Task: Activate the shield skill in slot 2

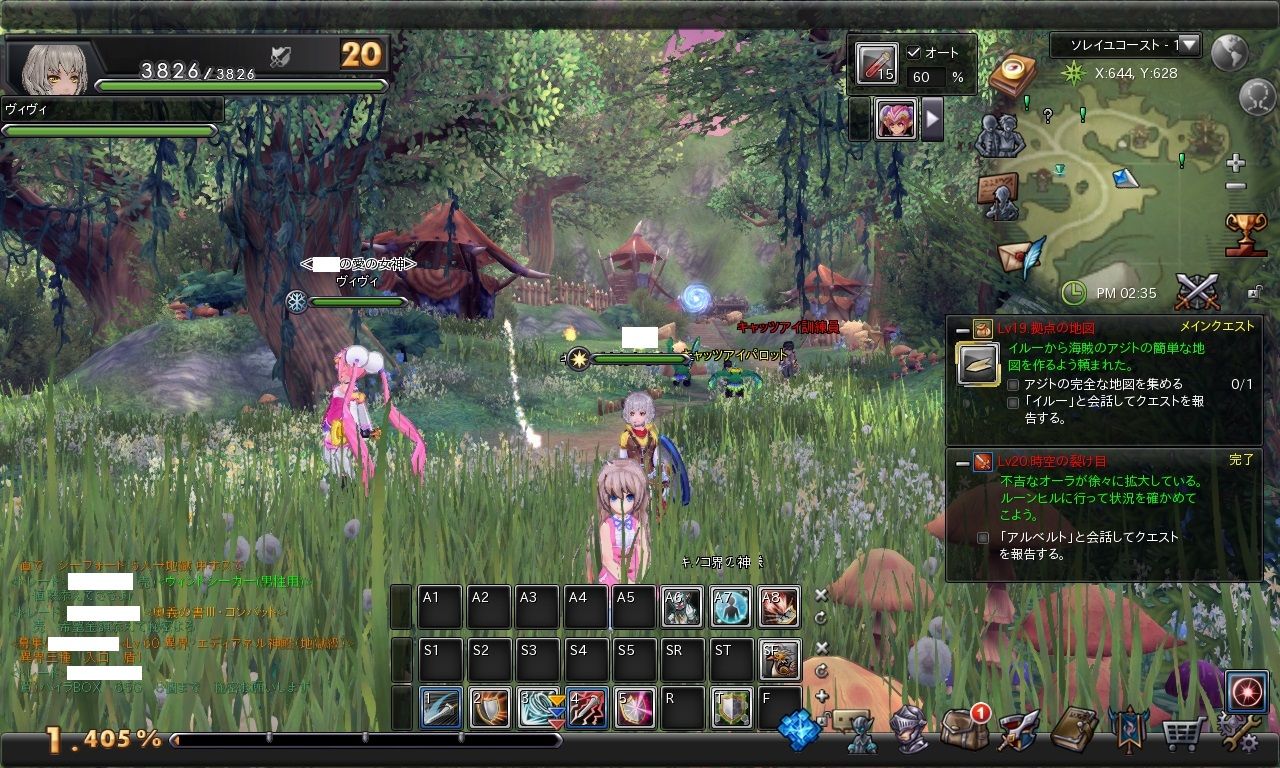Action: (x=490, y=708)
